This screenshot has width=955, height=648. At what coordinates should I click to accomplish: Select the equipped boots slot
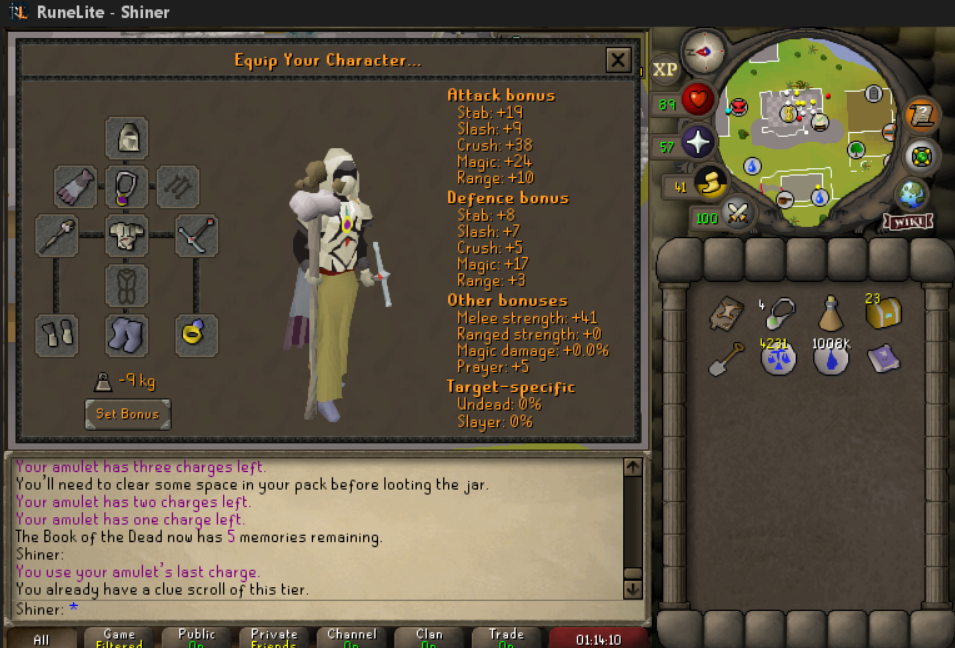click(x=127, y=334)
